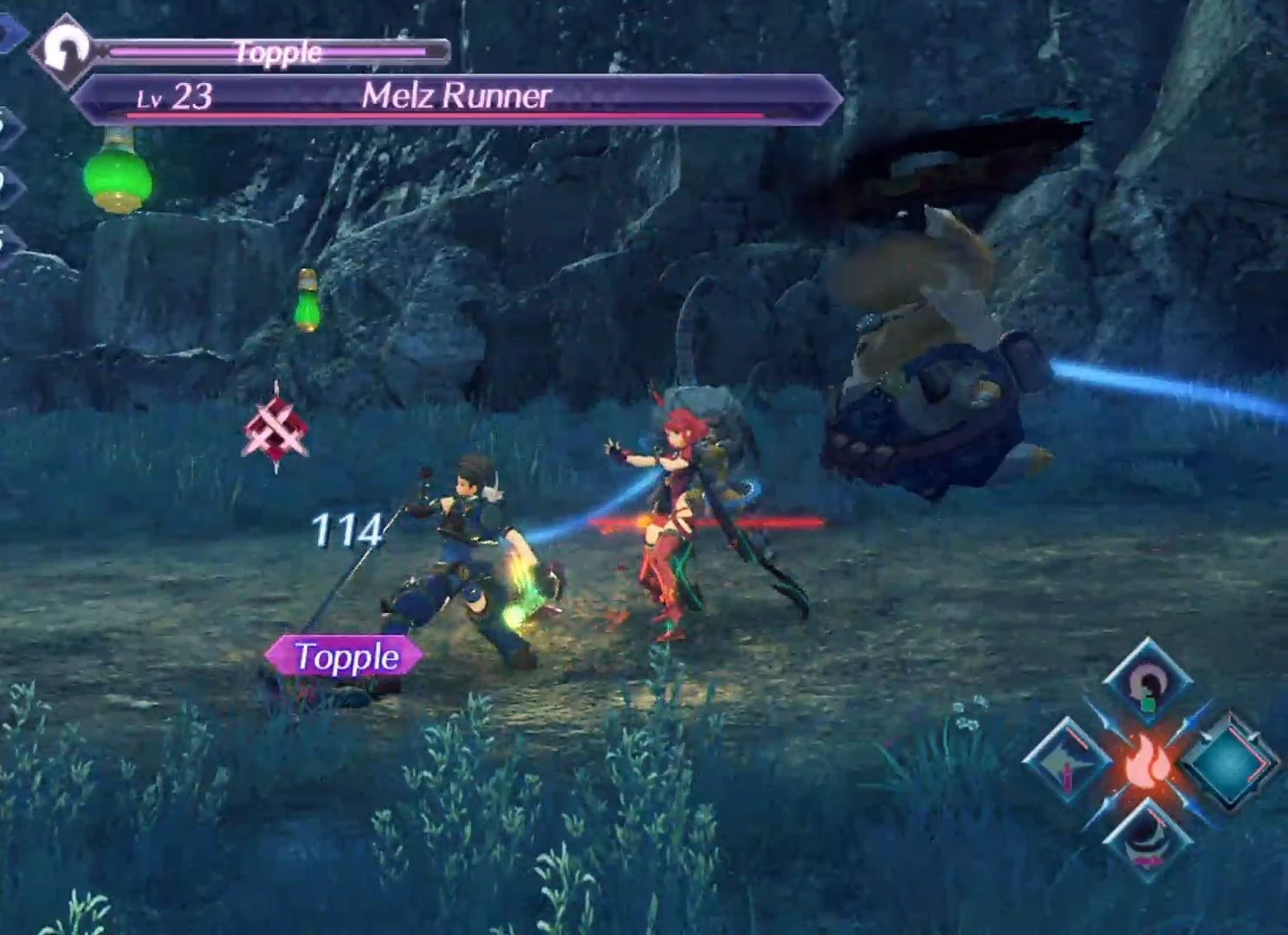Activate the top art in the arts diamond
The width and height of the screenshot is (1288, 935).
pos(1146,684)
